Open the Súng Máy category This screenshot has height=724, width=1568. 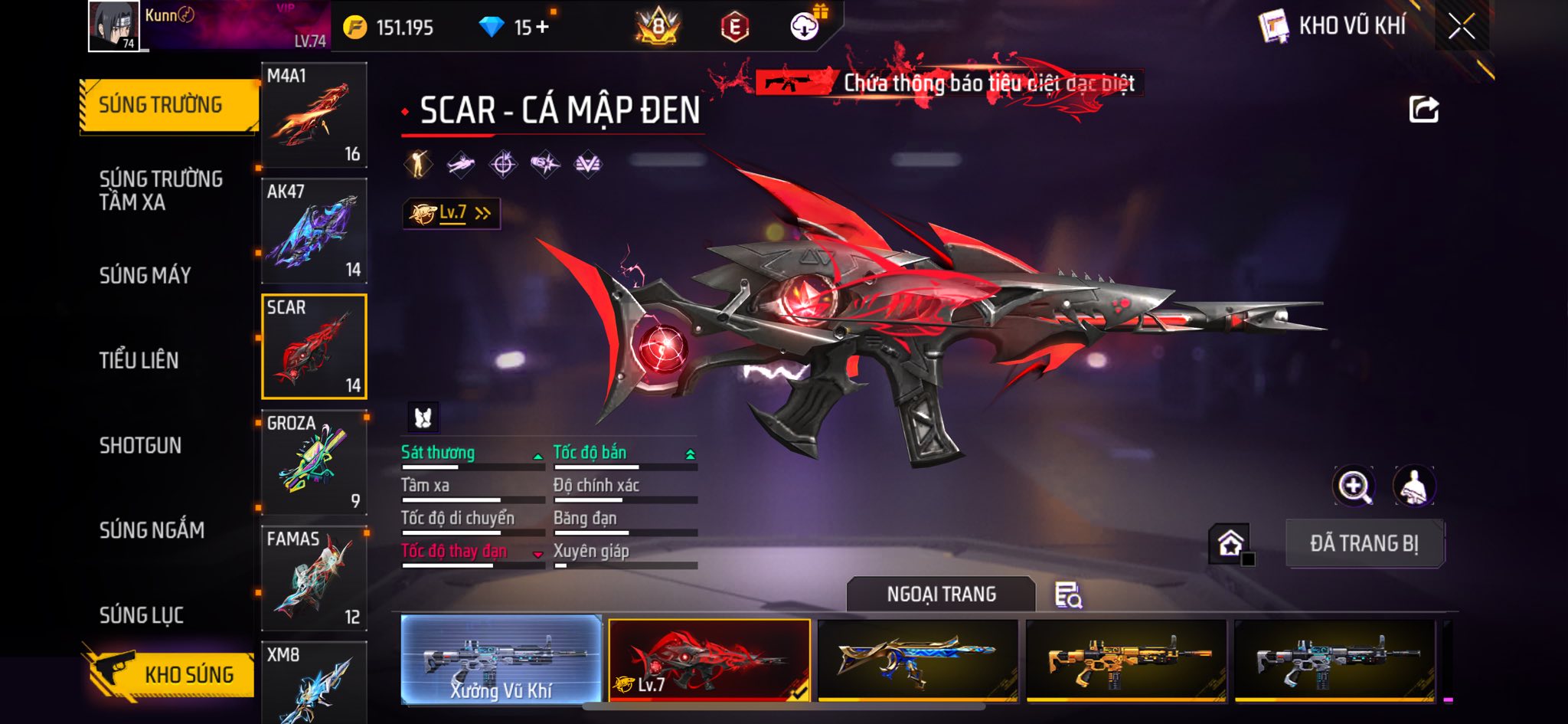(x=145, y=275)
